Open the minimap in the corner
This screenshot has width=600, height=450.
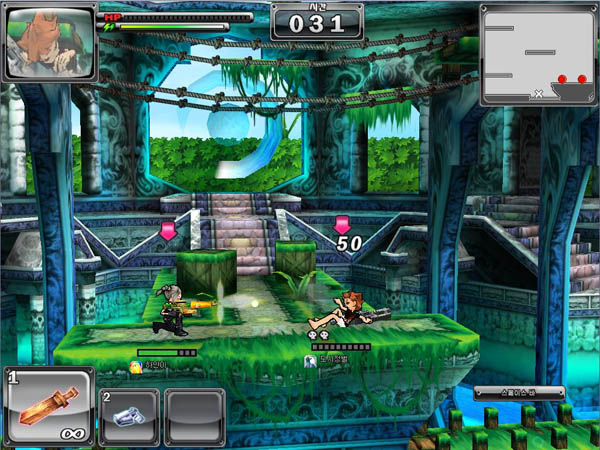pos(538,55)
